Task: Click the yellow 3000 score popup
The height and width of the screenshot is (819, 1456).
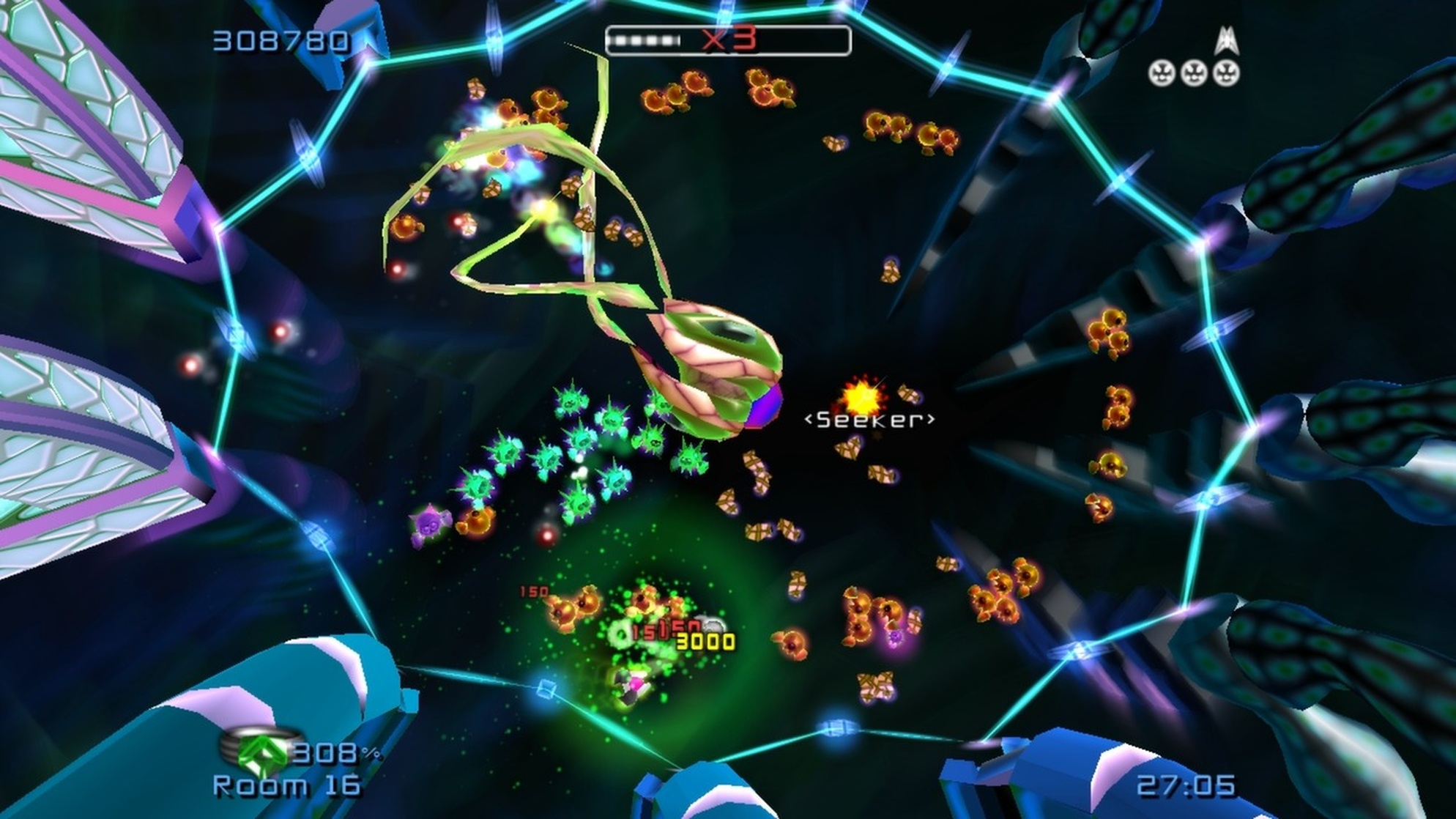Action: point(704,642)
